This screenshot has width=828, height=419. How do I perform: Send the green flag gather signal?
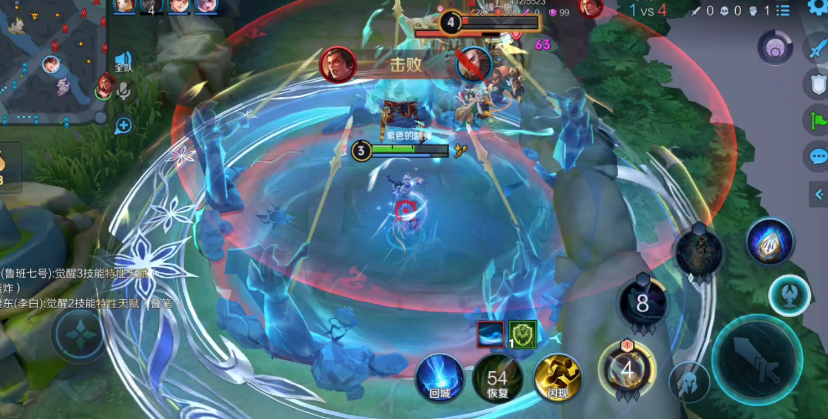pyautogui.click(x=816, y=120)
